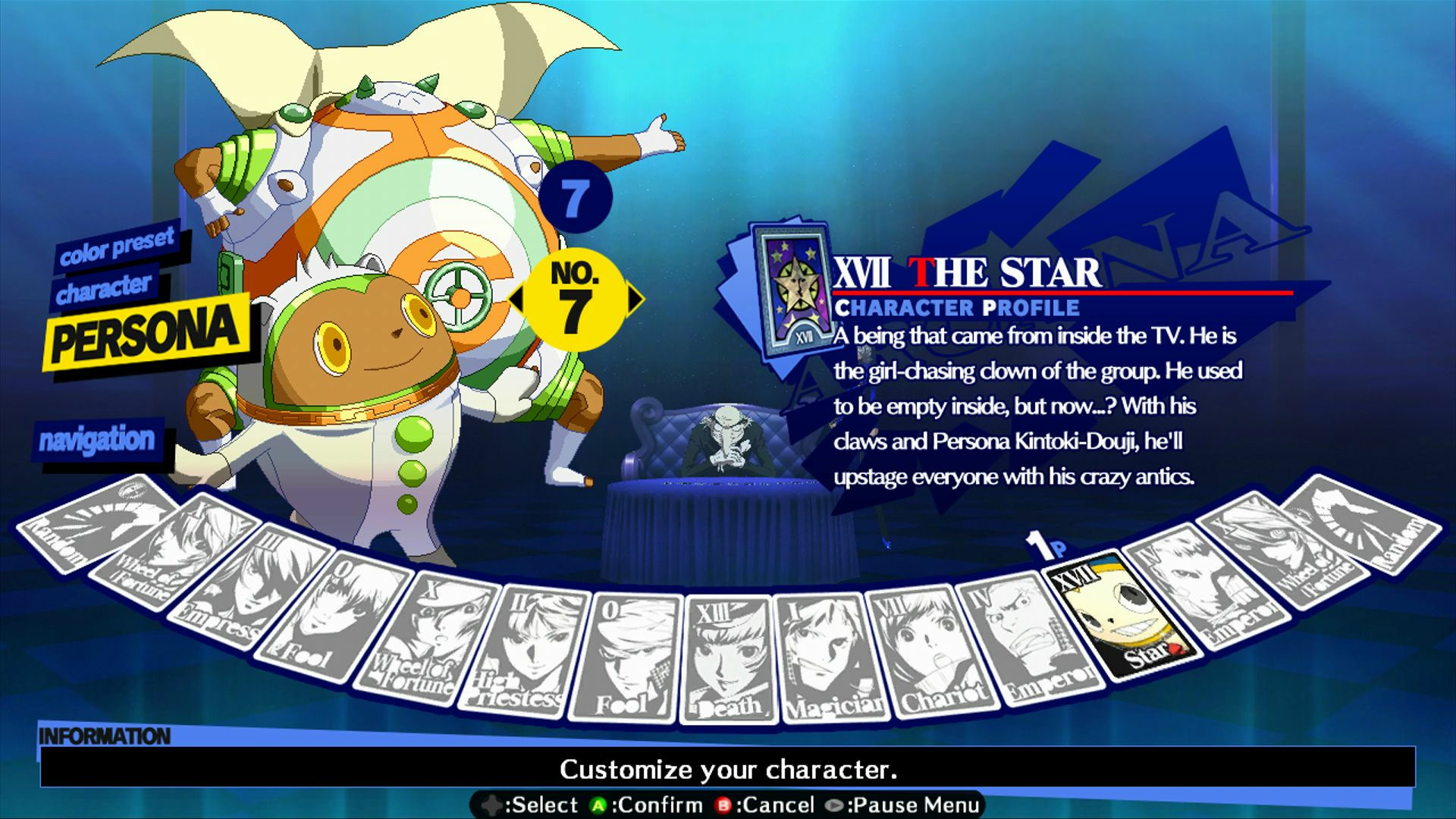Select the navigation customization option
The height and width of the screenshot is (819, 1456).
click(99, 438)
